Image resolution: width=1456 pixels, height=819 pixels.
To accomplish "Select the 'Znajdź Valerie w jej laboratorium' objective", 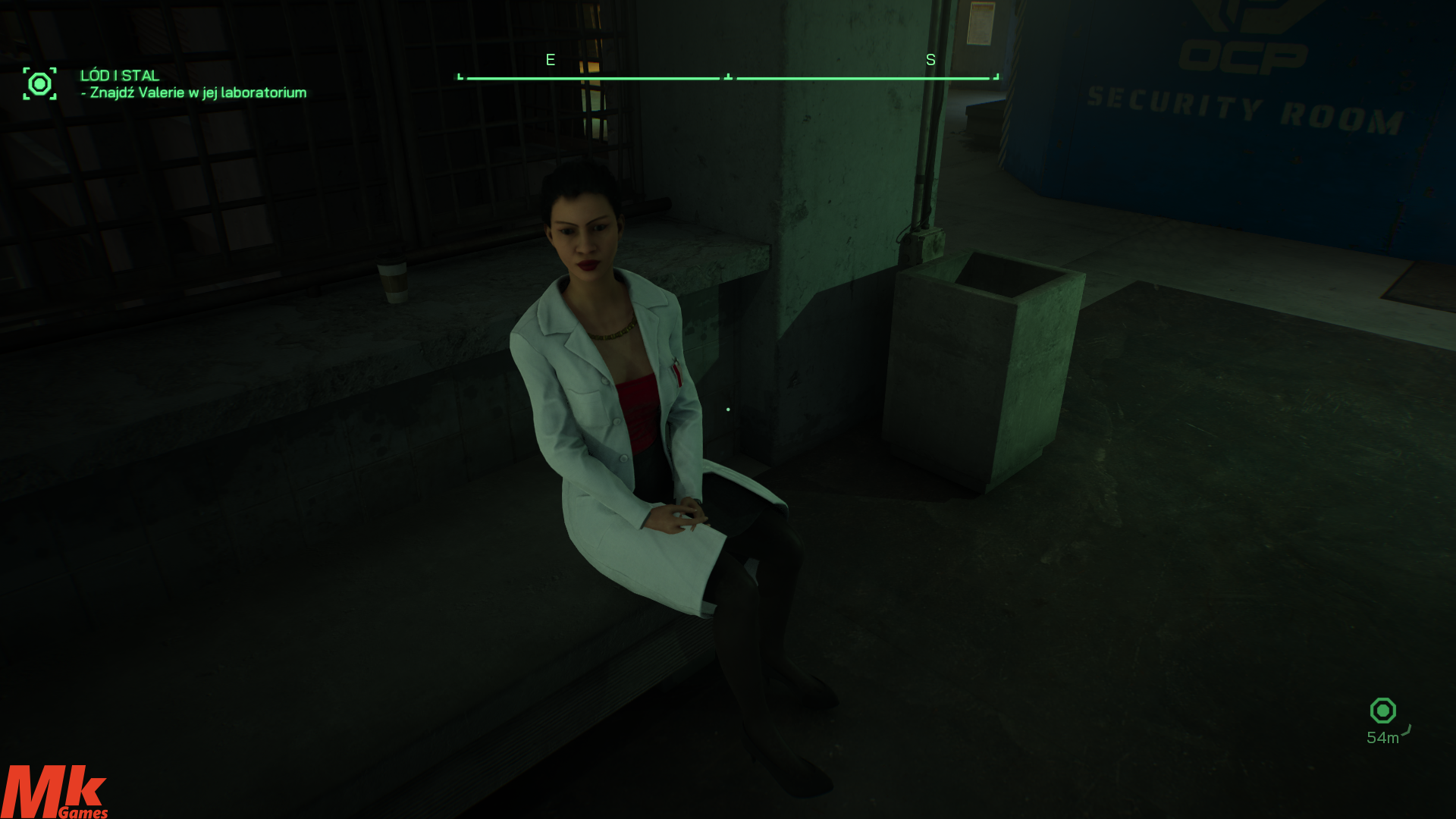I will (198, 93).
